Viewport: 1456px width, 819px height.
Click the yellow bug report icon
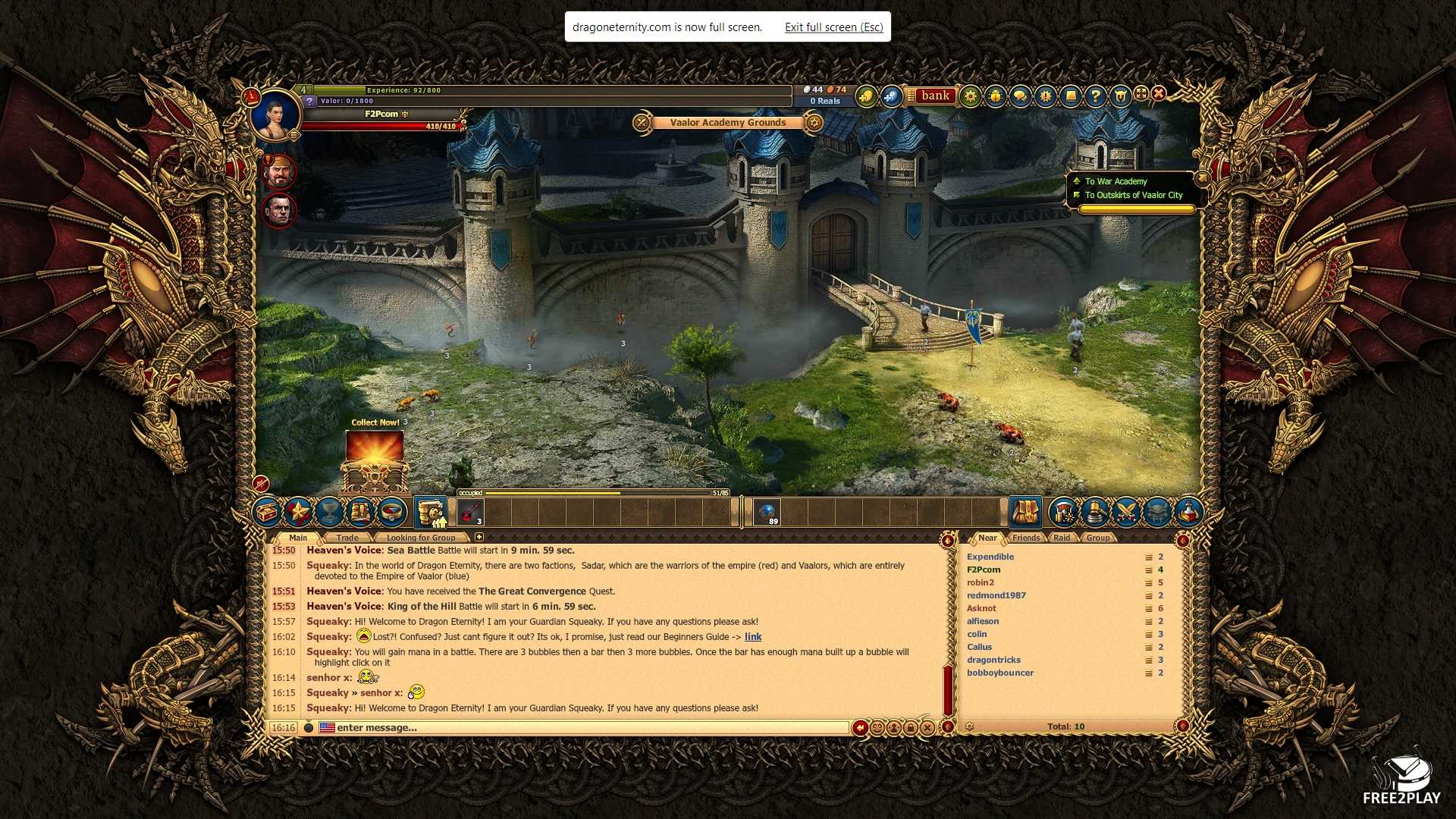pyautogui.click(x=995, y=96)
